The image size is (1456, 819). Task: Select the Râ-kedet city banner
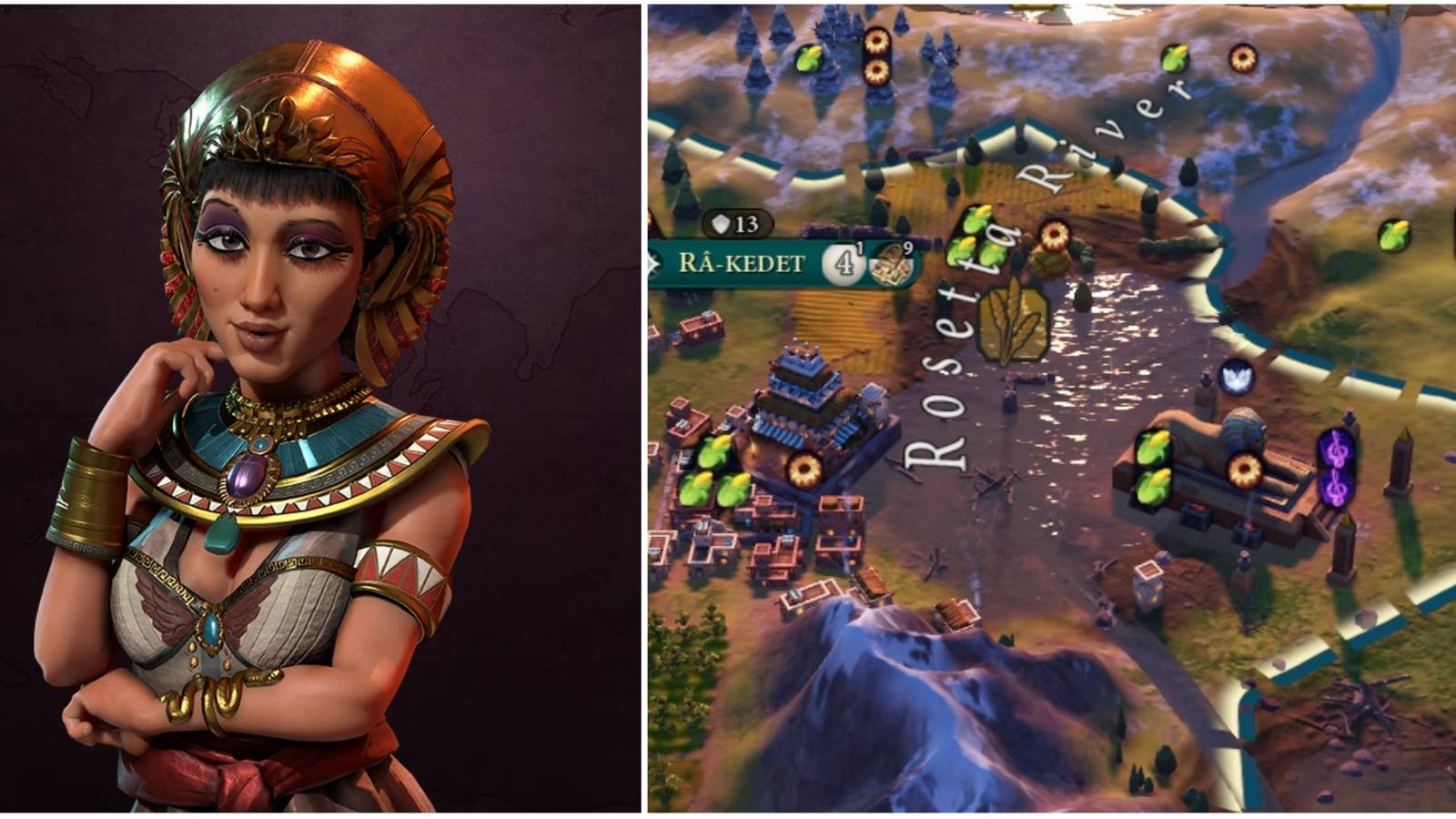pos(742,261)
